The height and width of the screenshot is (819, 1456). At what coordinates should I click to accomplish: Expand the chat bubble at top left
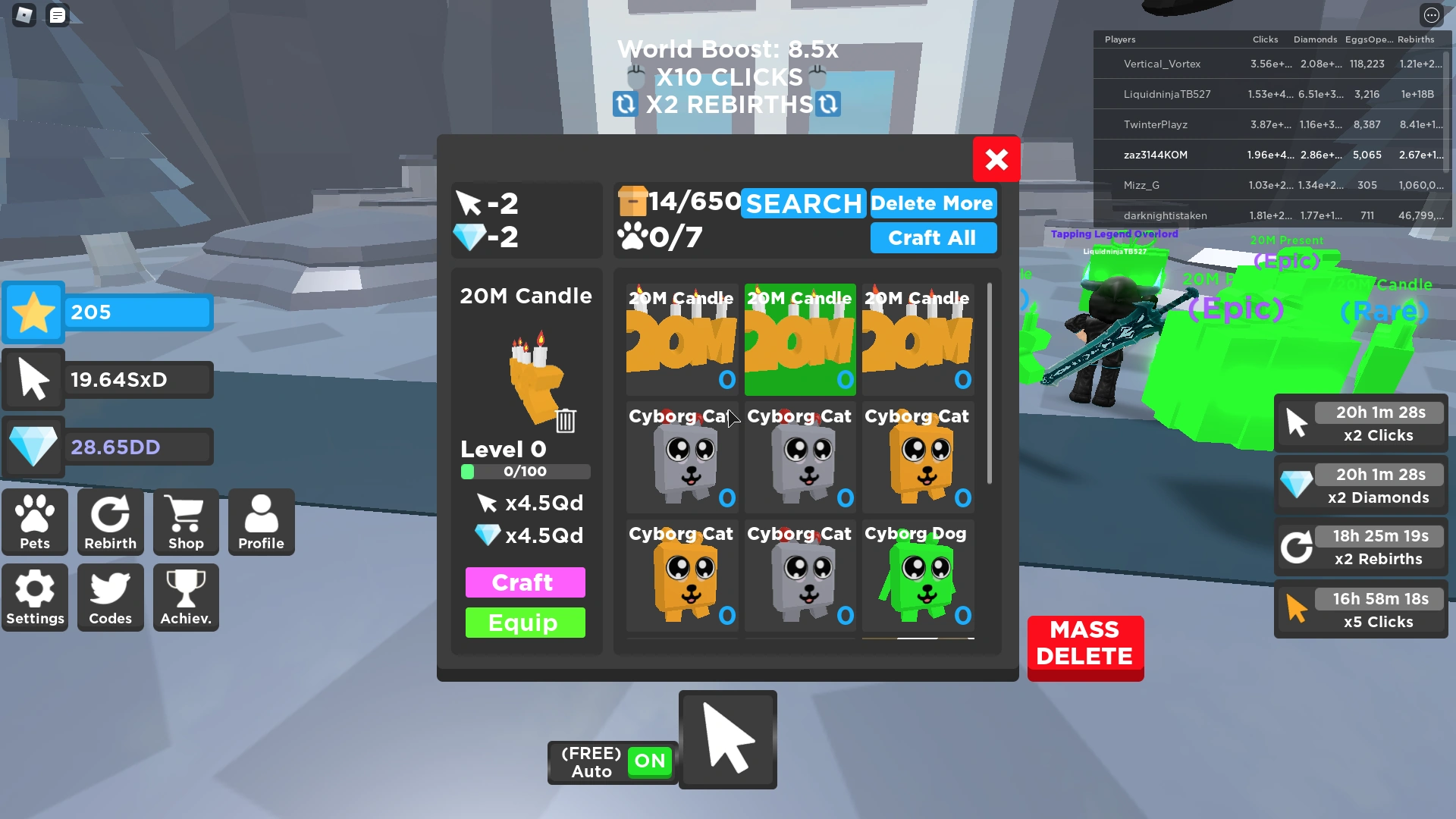pyautogui.click(x=57, y=15)
